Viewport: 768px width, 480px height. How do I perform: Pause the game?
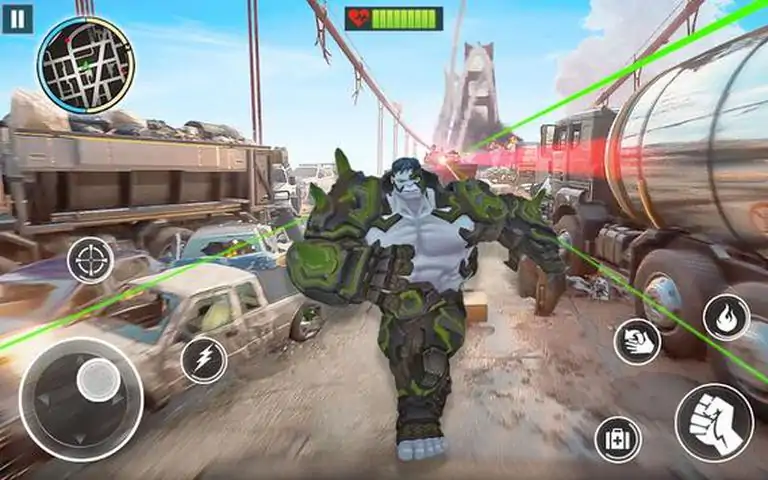point(17,19)
